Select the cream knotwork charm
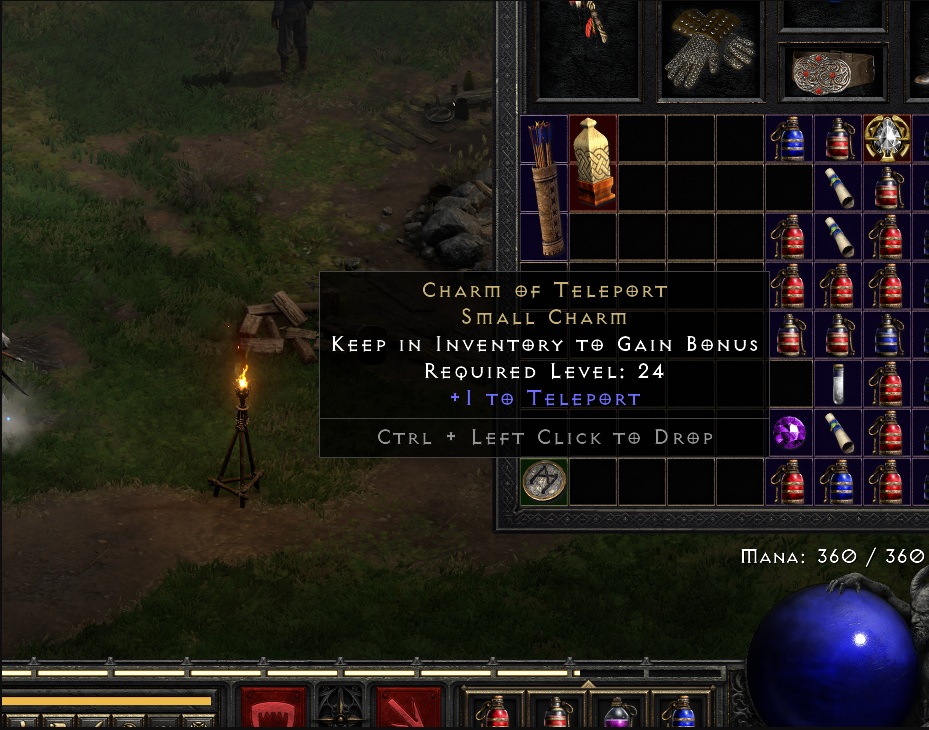 click(593, 163)
